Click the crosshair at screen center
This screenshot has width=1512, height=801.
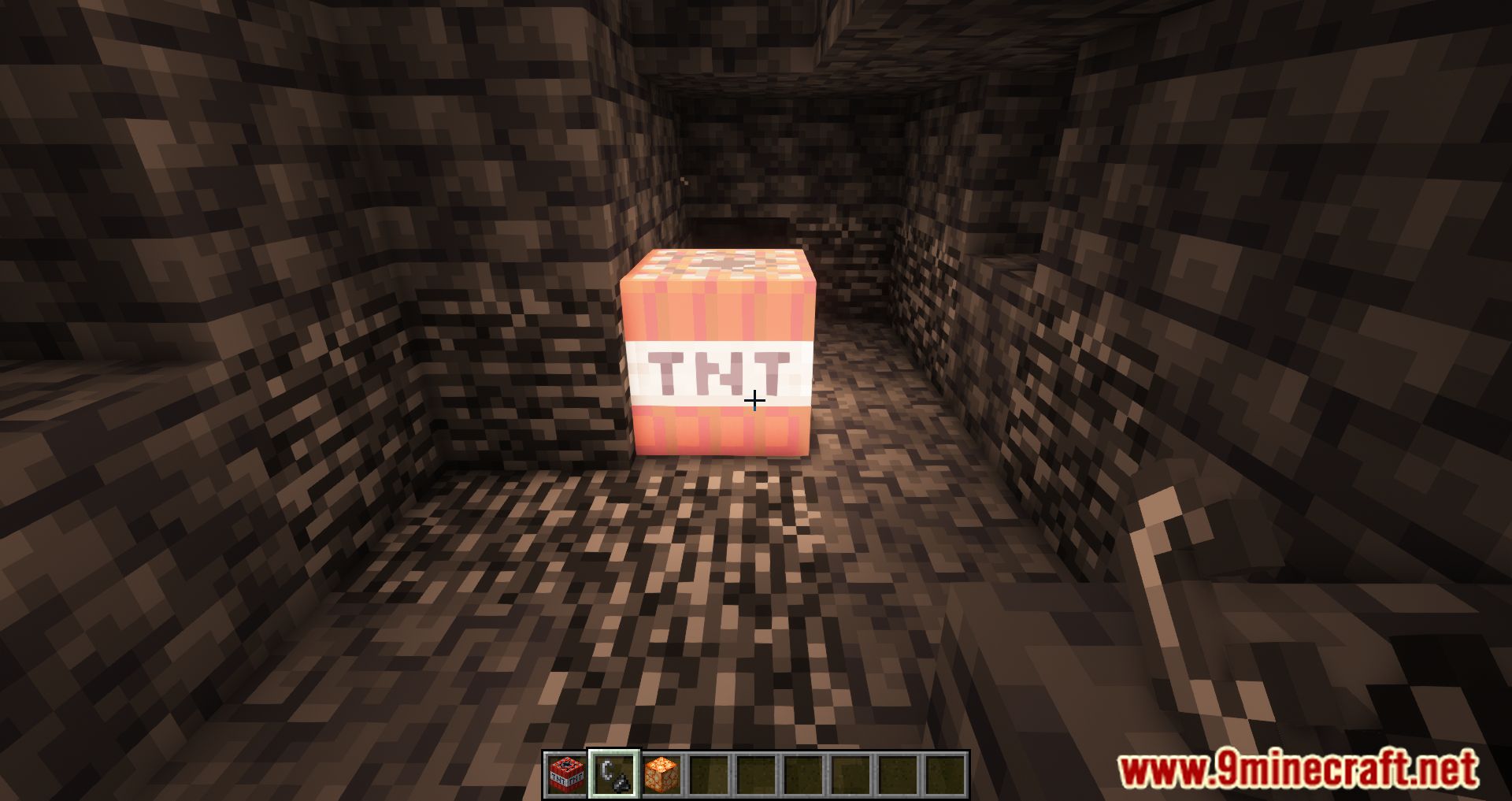[754, 401]
